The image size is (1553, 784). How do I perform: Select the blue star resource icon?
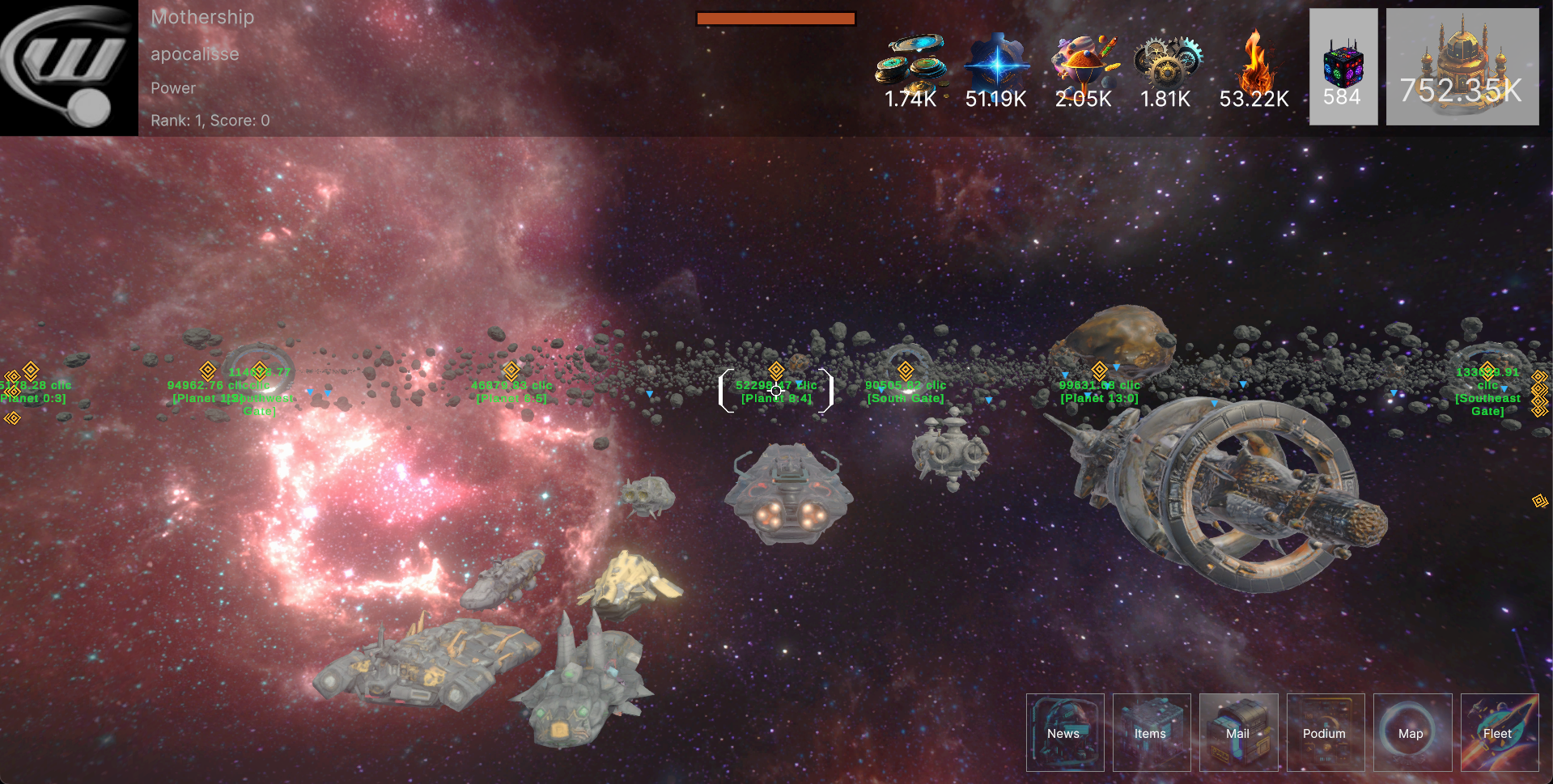tap(996, 61)
